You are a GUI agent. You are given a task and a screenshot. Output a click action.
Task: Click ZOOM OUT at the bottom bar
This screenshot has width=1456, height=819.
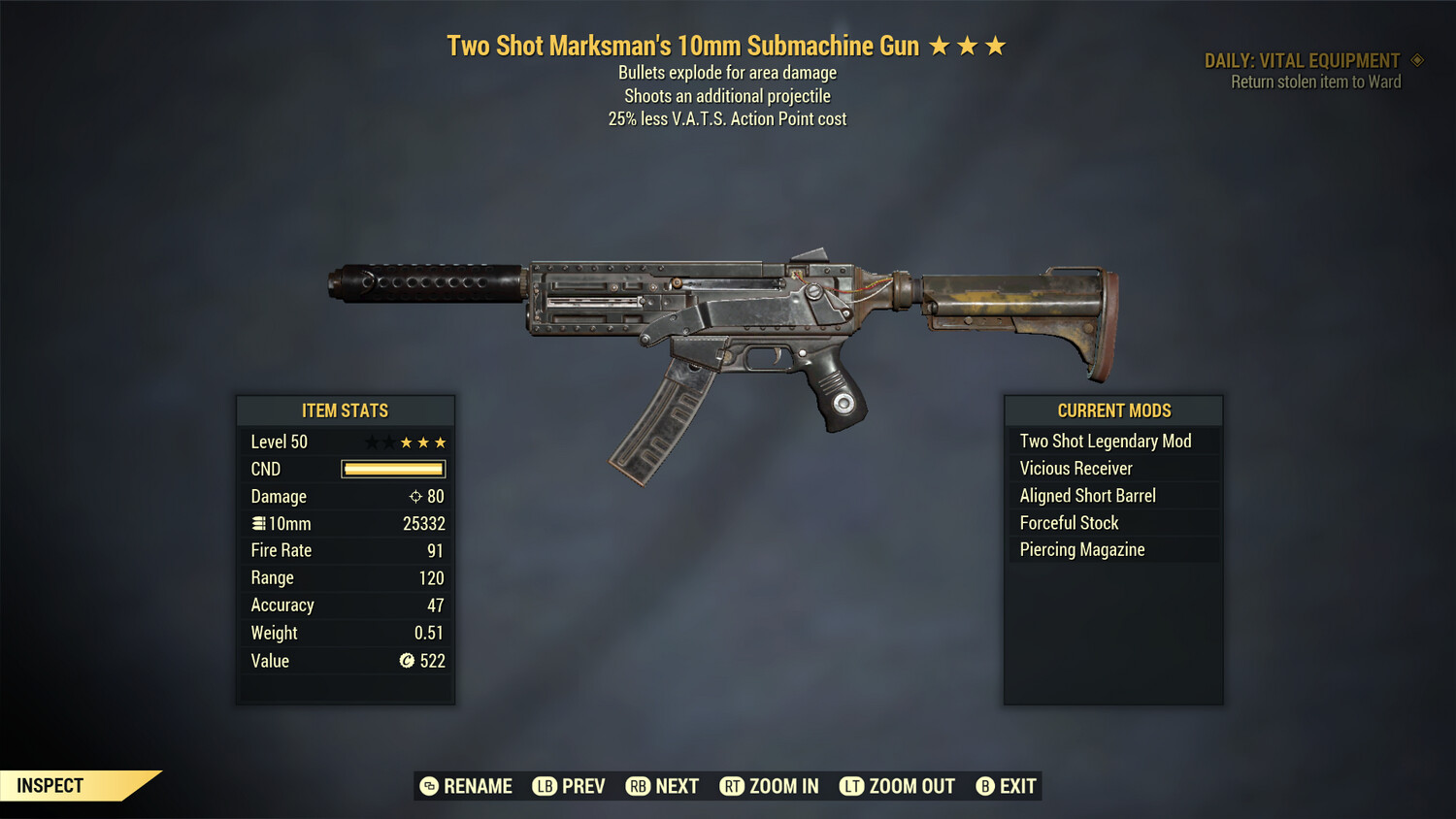(x=910, y=786)
